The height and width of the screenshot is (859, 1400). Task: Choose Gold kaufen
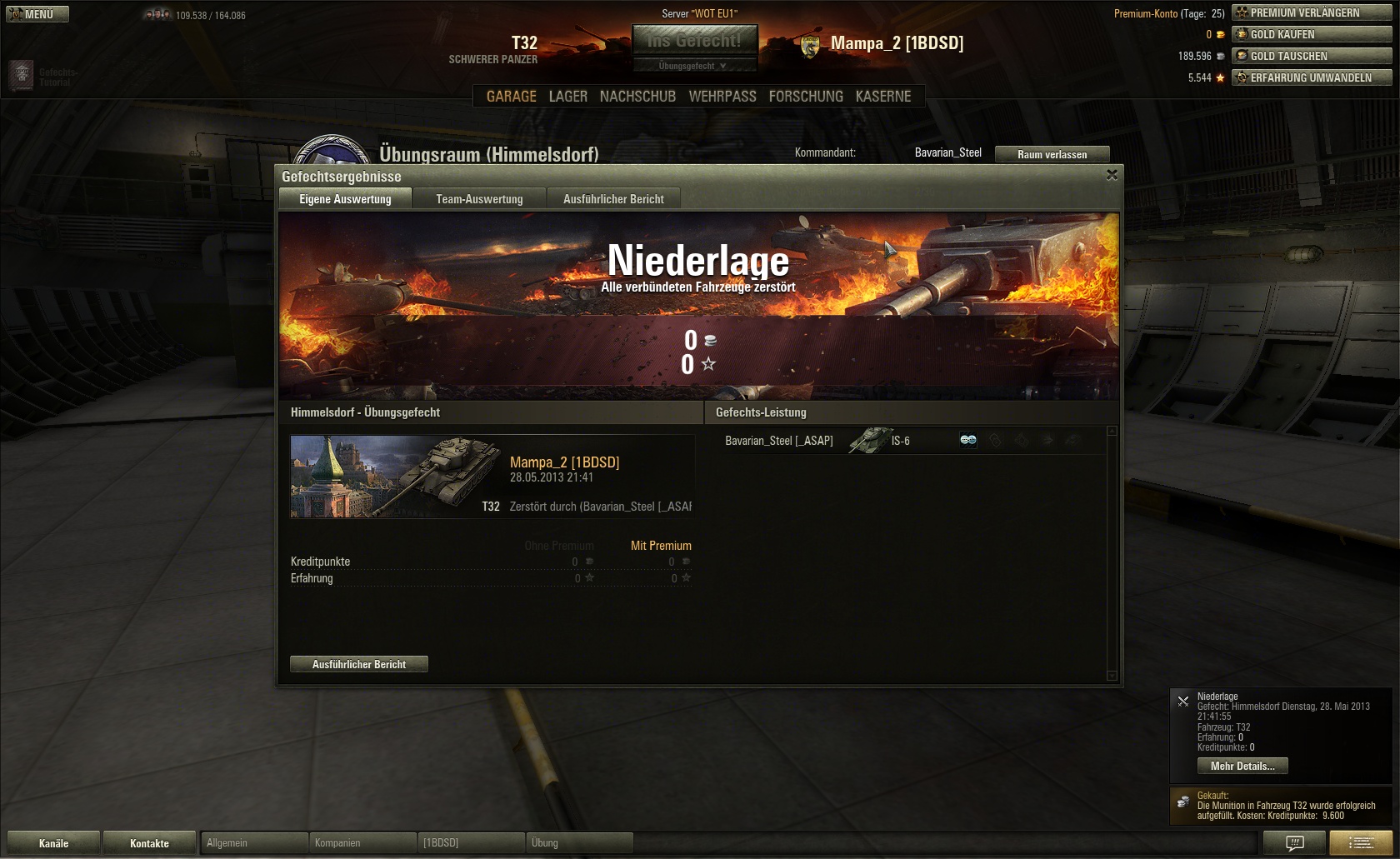coord(1312,34)
